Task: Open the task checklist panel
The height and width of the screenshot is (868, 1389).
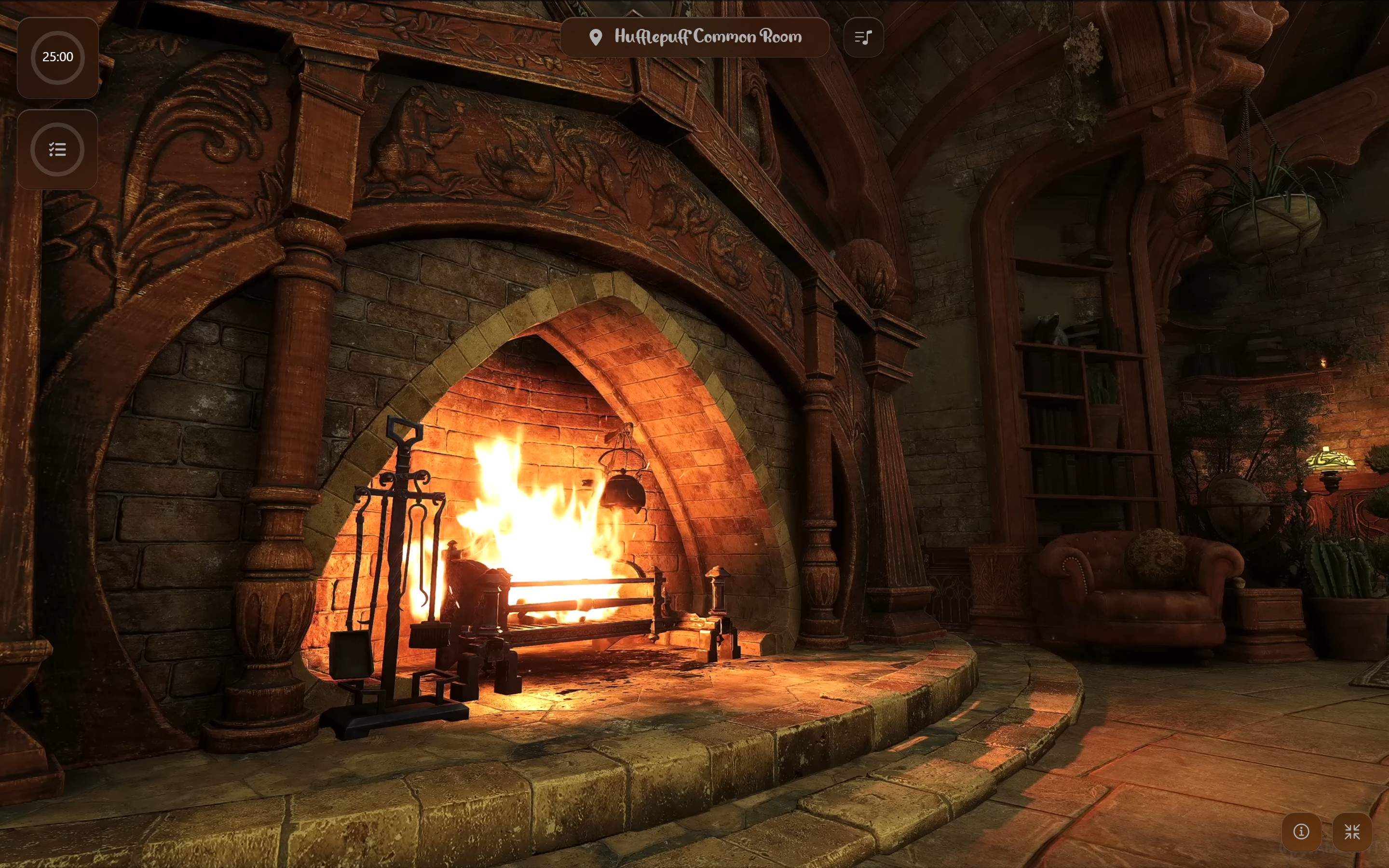Action: click(57, 149)
